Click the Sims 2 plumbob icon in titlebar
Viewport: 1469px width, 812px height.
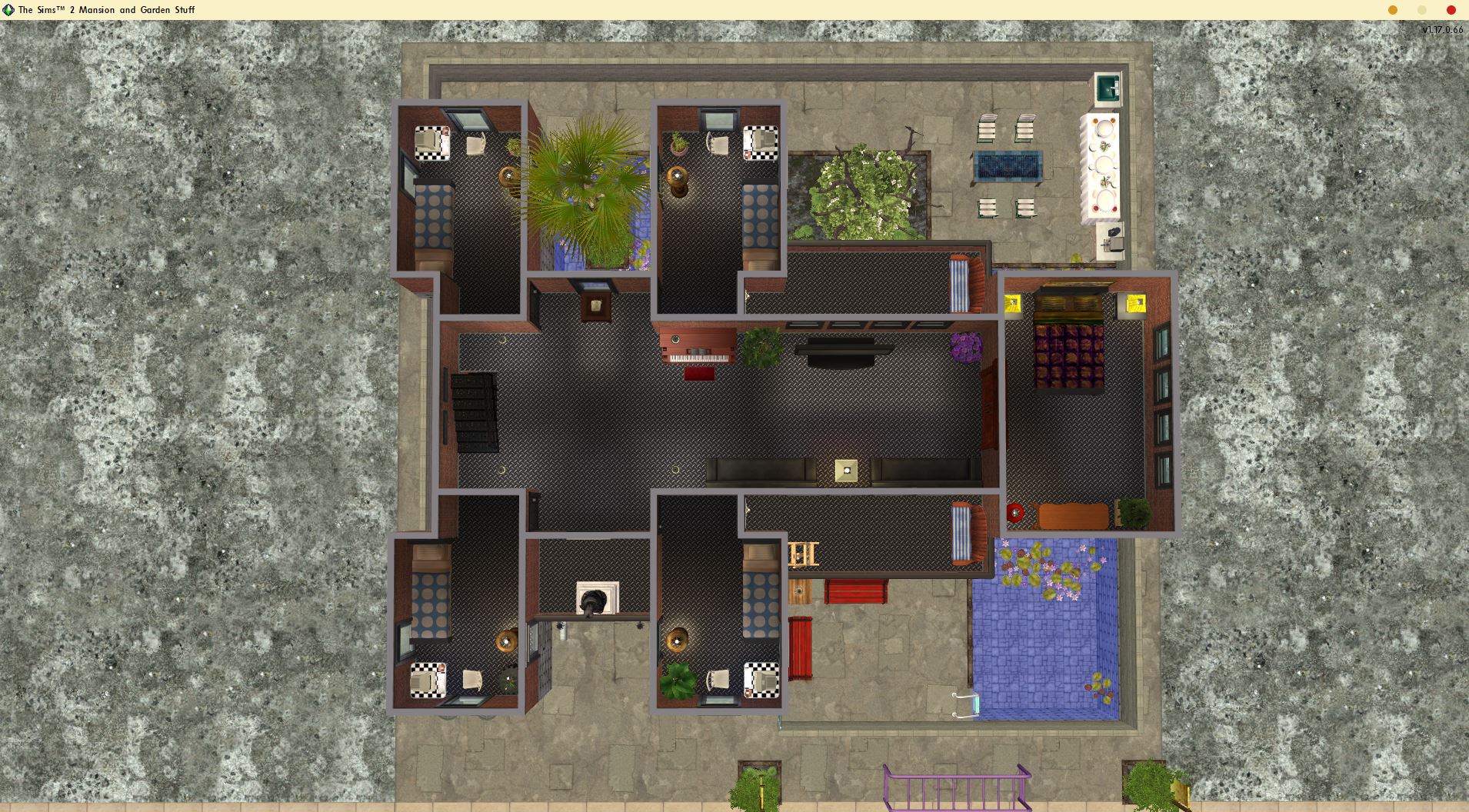tap(8, 10)
